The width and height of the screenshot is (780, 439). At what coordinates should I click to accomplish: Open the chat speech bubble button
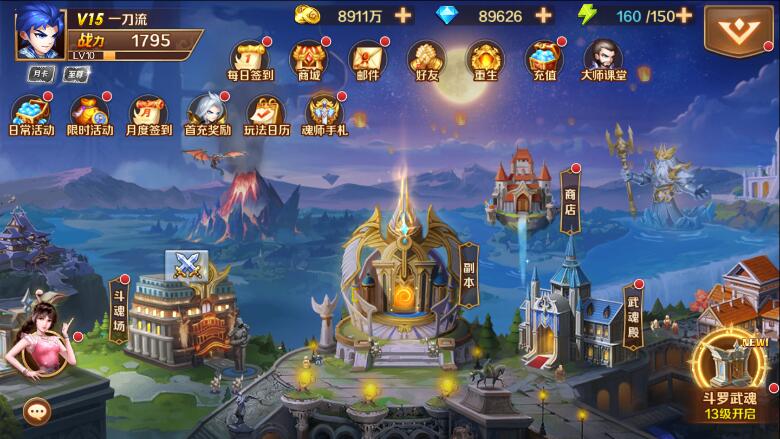pos(38,409)
